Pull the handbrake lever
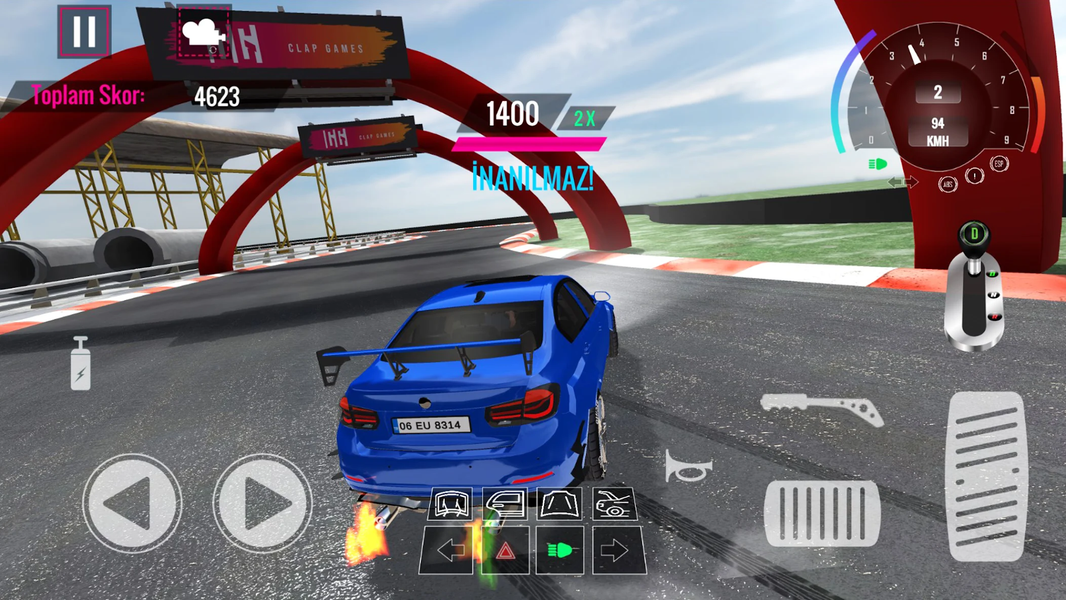The width and height of the screenshot is (1066, 600). (821, 408)
